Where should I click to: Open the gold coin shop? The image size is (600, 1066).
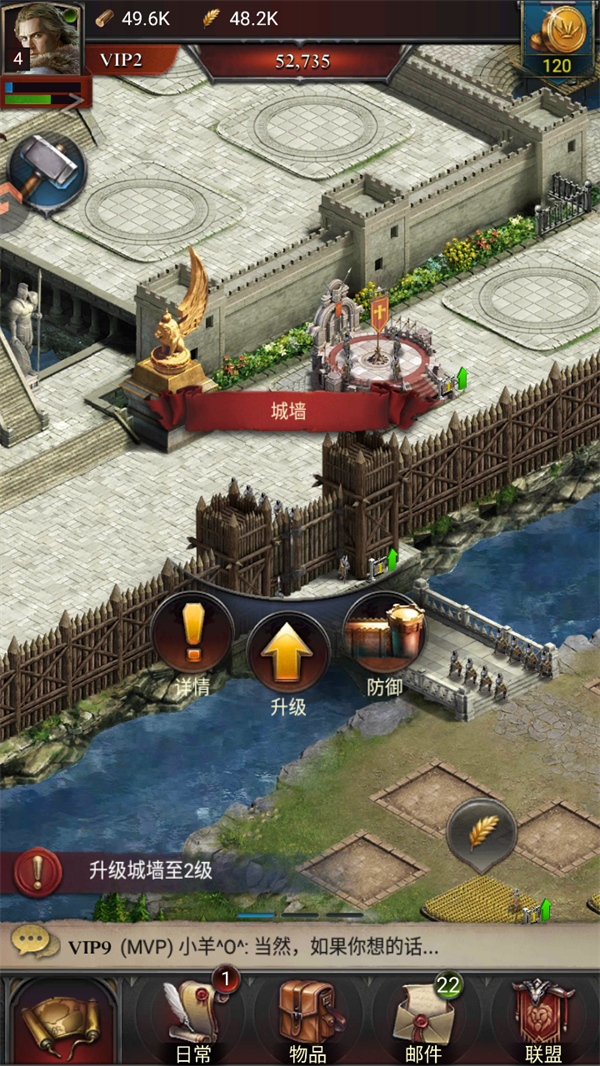coord(558,39)
